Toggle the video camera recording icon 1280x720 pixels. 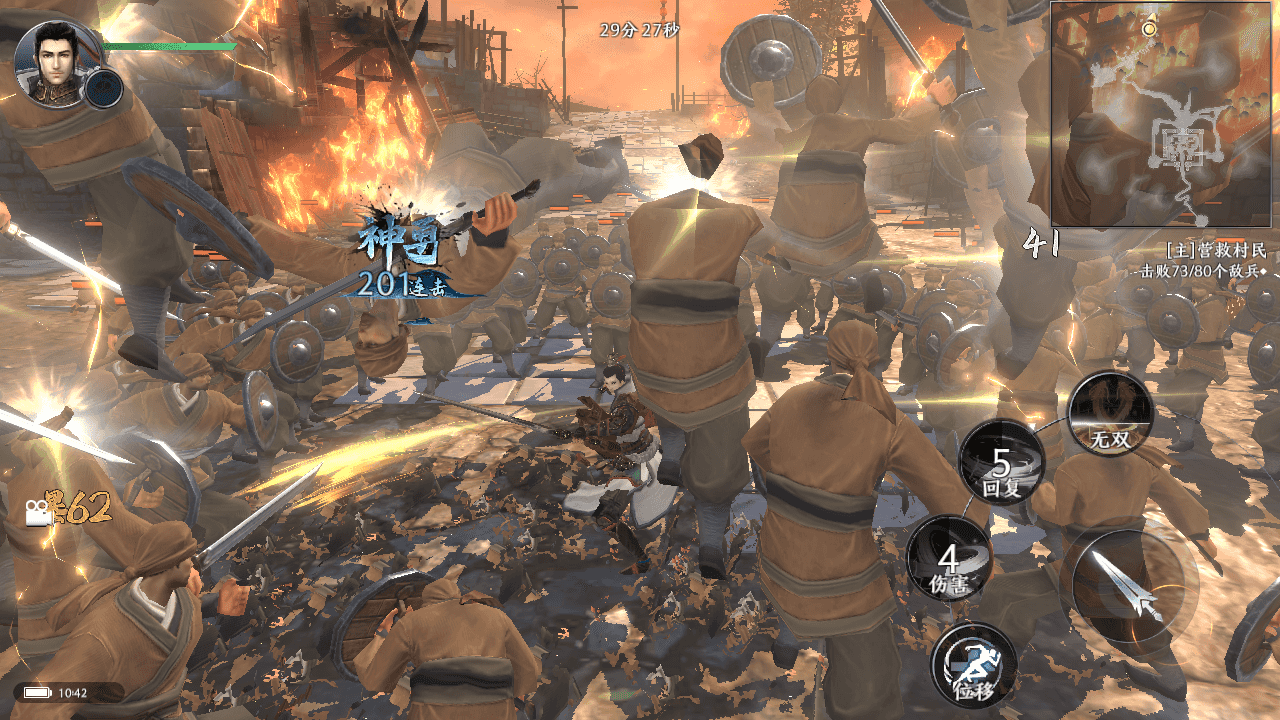tap(39, 513)
